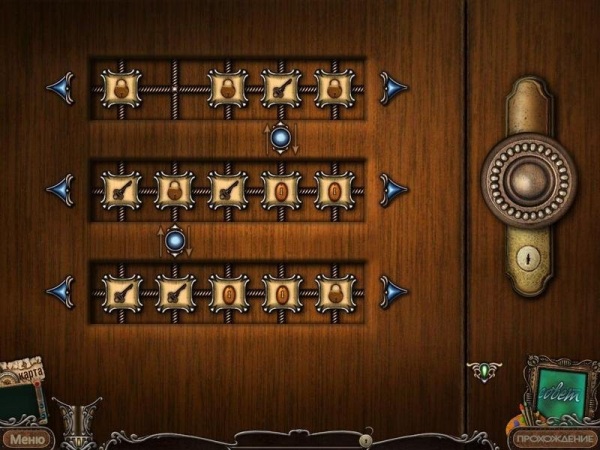Open the ПРОХОЖДЕНИЕ walkthrough guide

(554, 438)
